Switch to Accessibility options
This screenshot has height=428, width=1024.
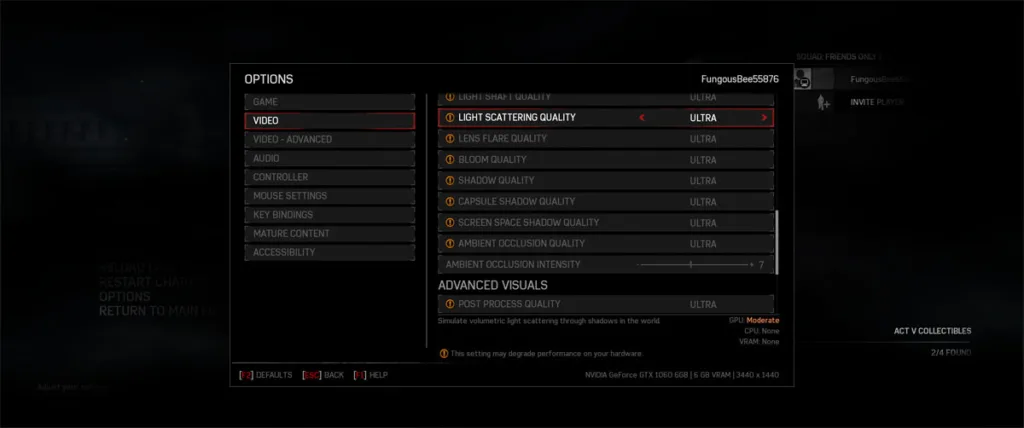[329, 253]
